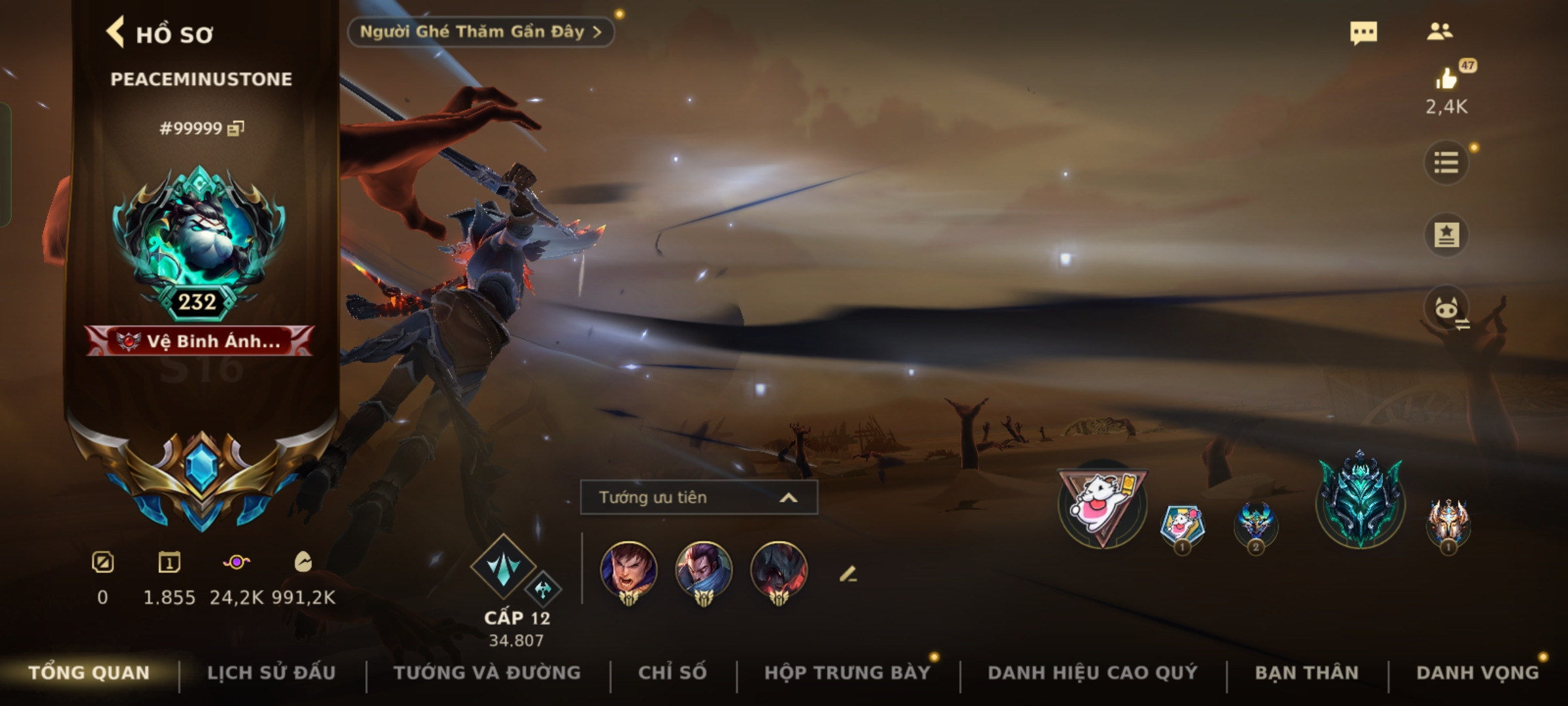Switch to Tướng Và Đường tab
1568x706 pixels.
click(x=487, y=673)
